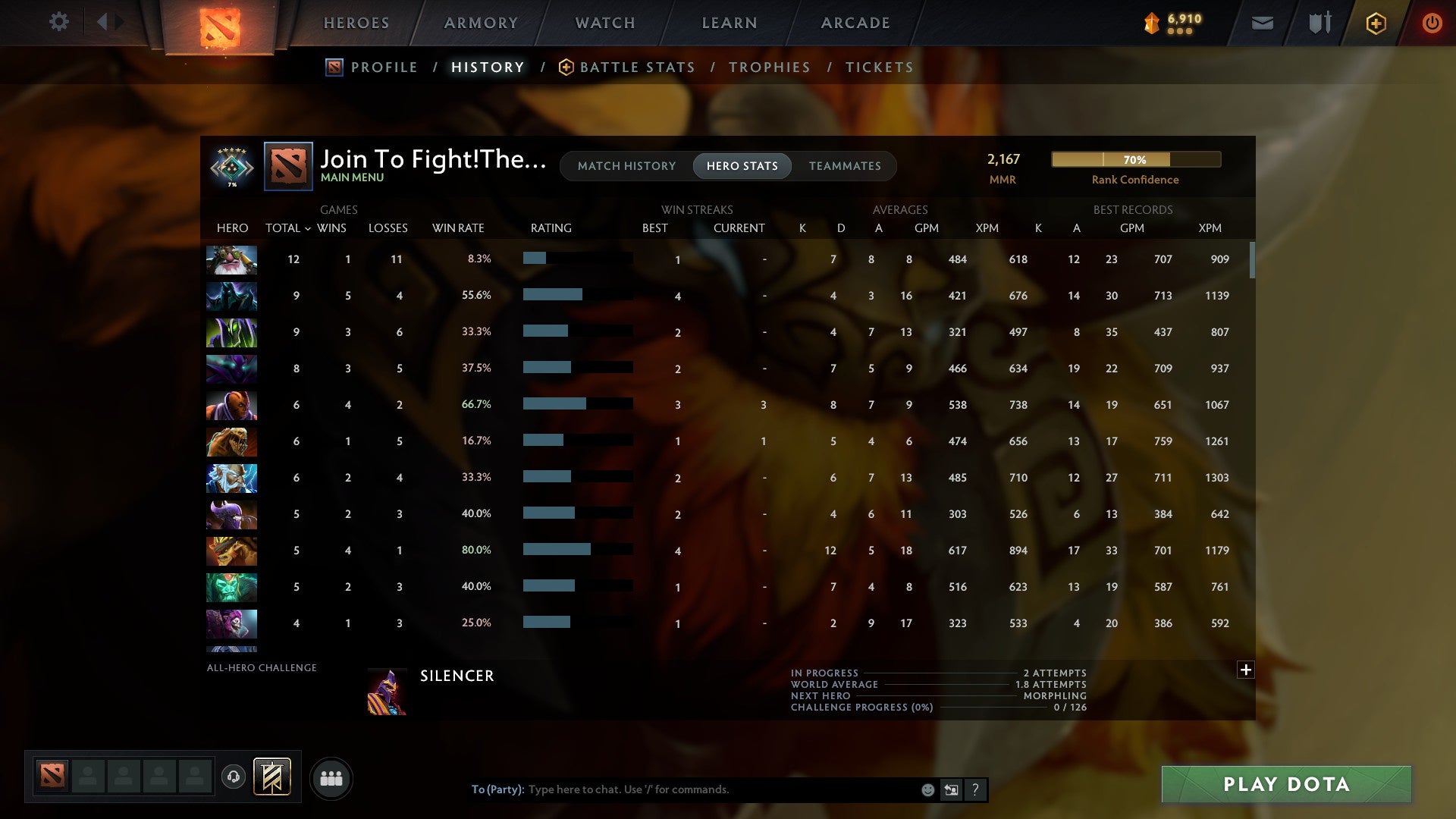Click the power disconnect icon
This screenshot has height=819, width=1456.
[1432, 24]
